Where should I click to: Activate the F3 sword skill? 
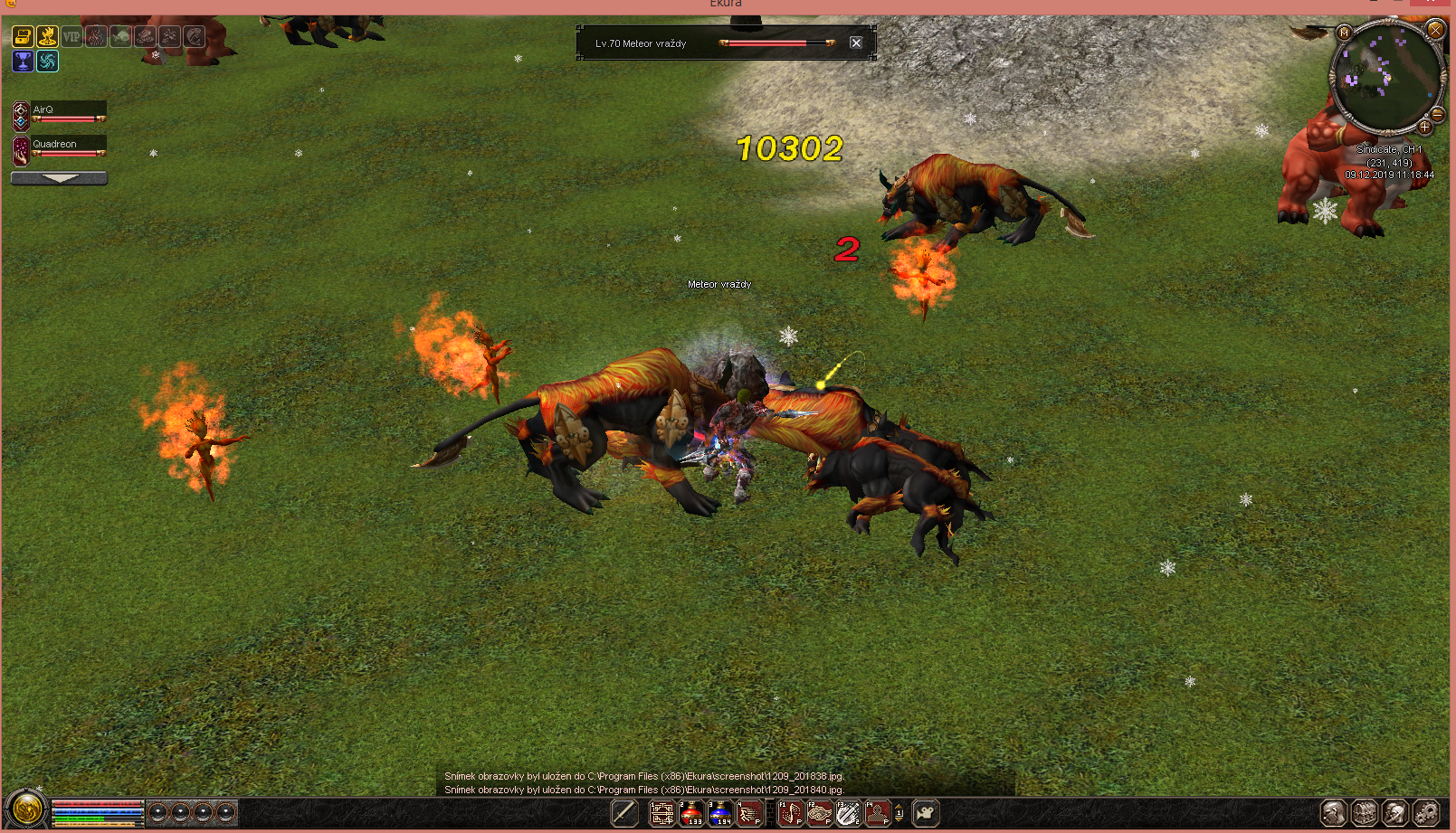(x=848, y=813)
